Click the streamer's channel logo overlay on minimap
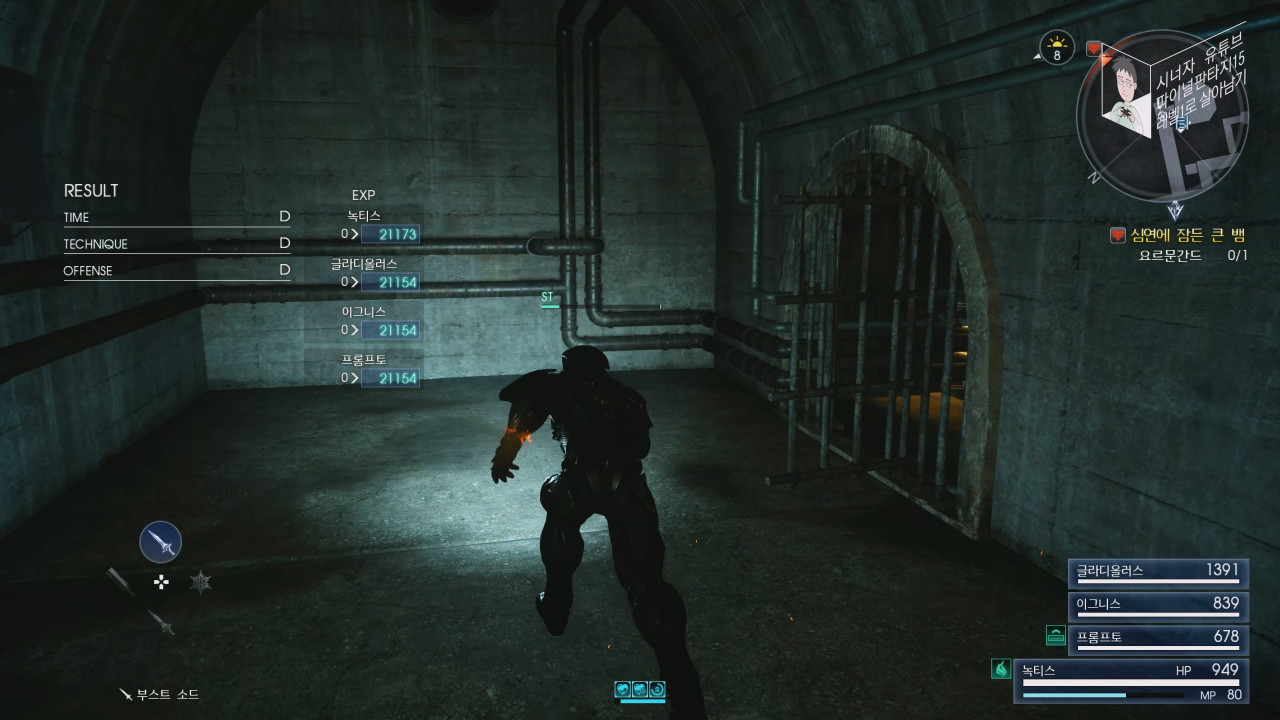The height and width of the screenshot is (720, 1280). coord(1125,92)
